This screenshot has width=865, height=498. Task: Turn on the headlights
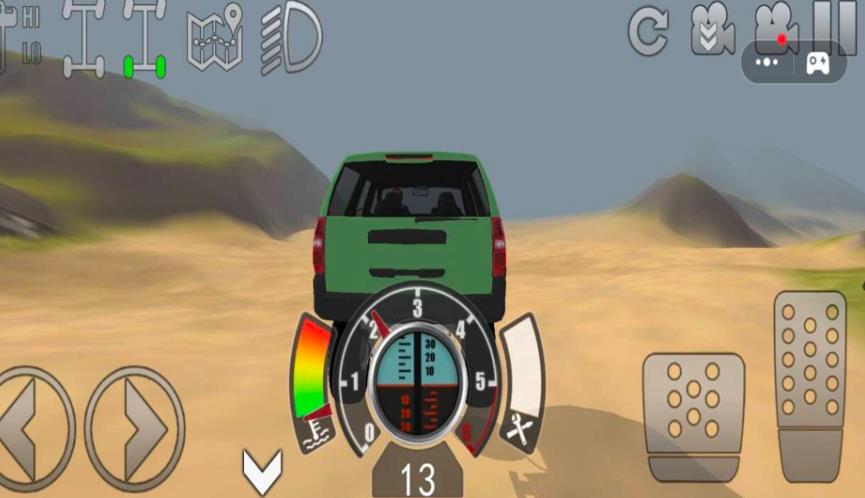click(x=291, y=40)
